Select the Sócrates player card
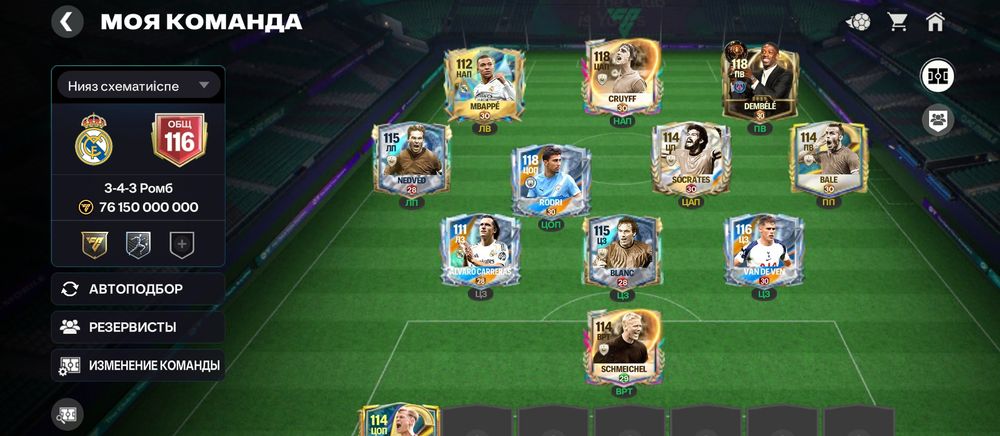1000x436 pixels. coord(691,158)
